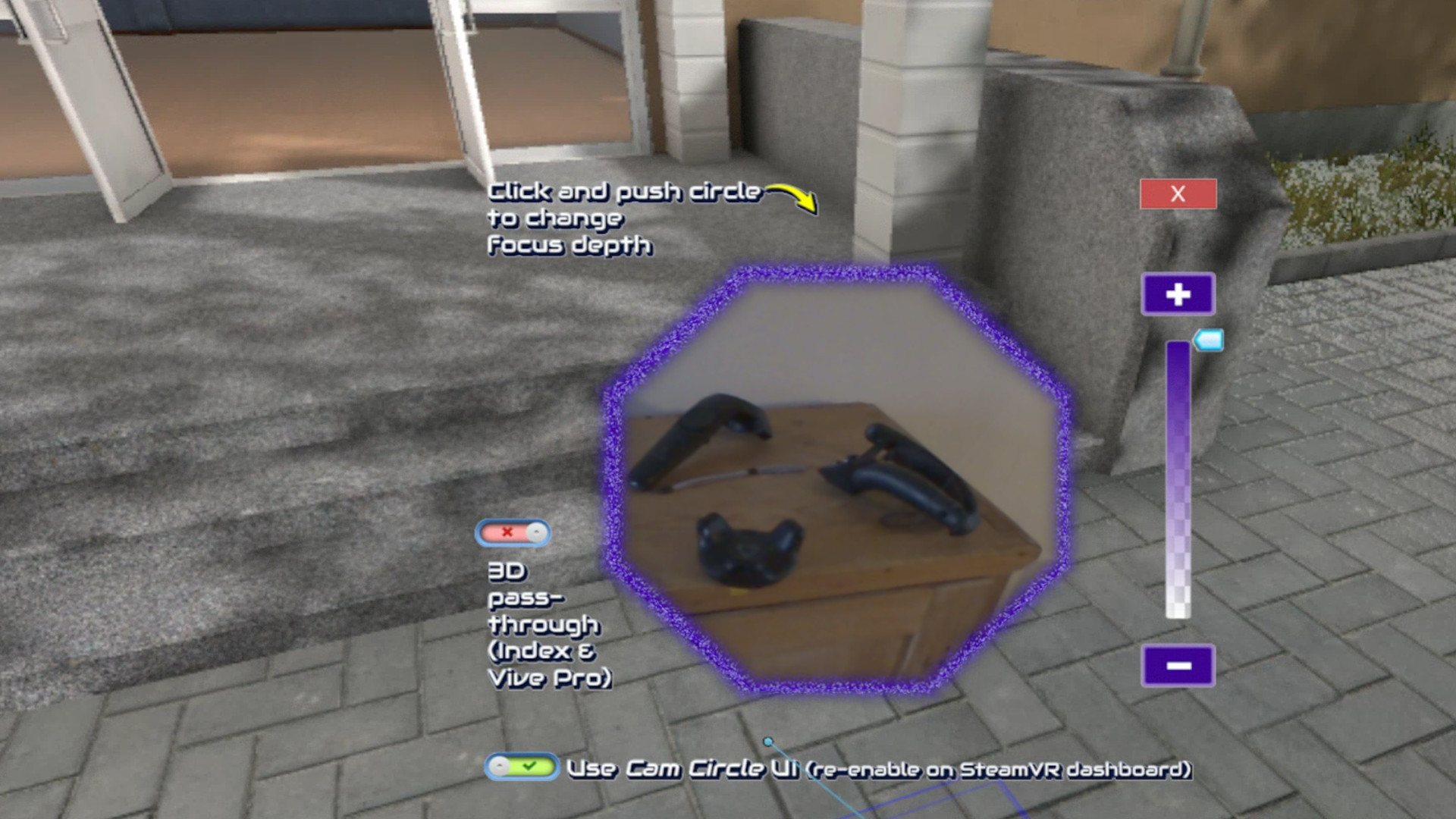The width and height of the screenshot is (1456, 819).
Task: Enable 3D pass-through for Index and Vive Pro
Action: click(x=512, y=532)
